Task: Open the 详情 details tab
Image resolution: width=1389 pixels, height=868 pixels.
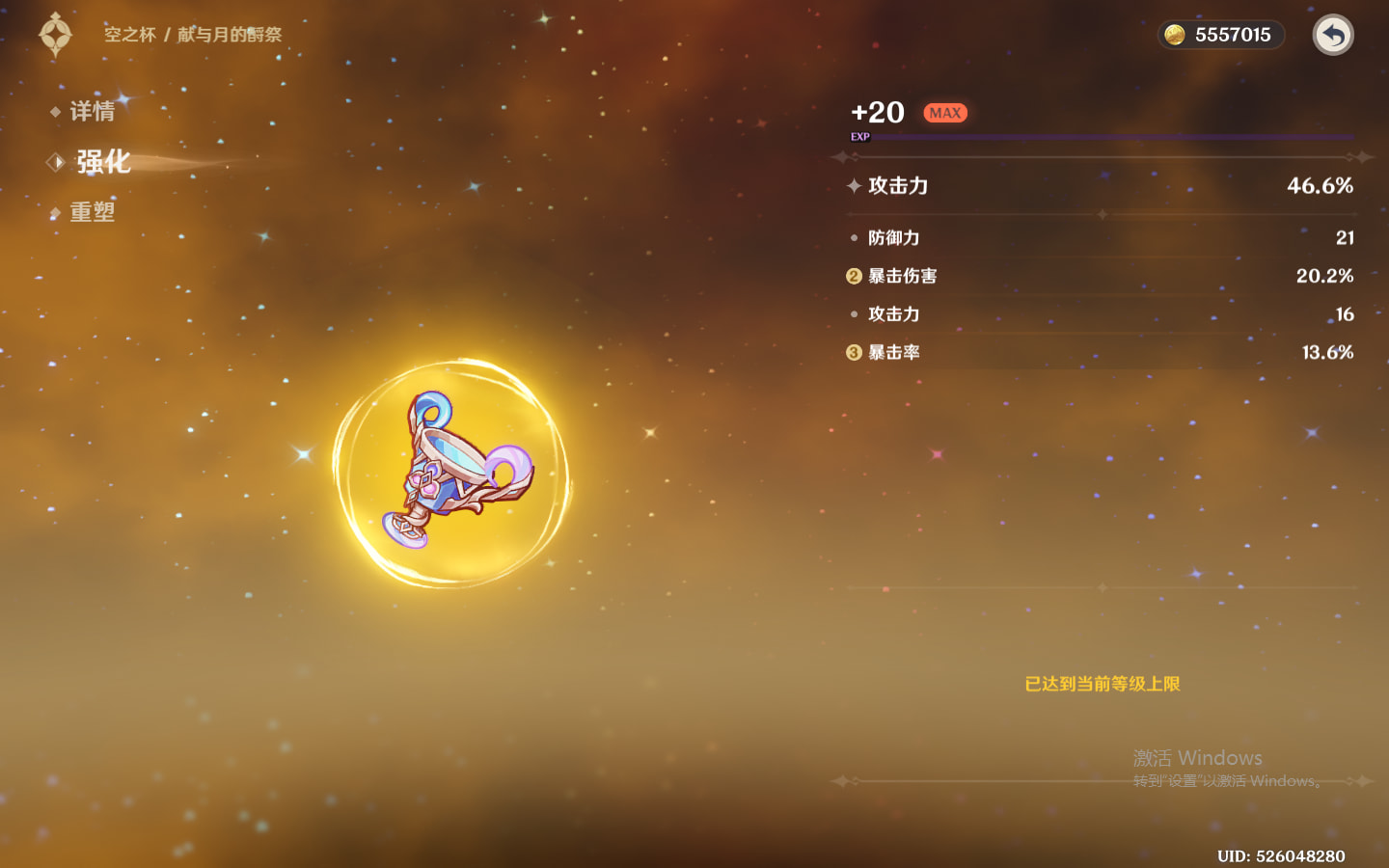Action: [x=92, y=112]
